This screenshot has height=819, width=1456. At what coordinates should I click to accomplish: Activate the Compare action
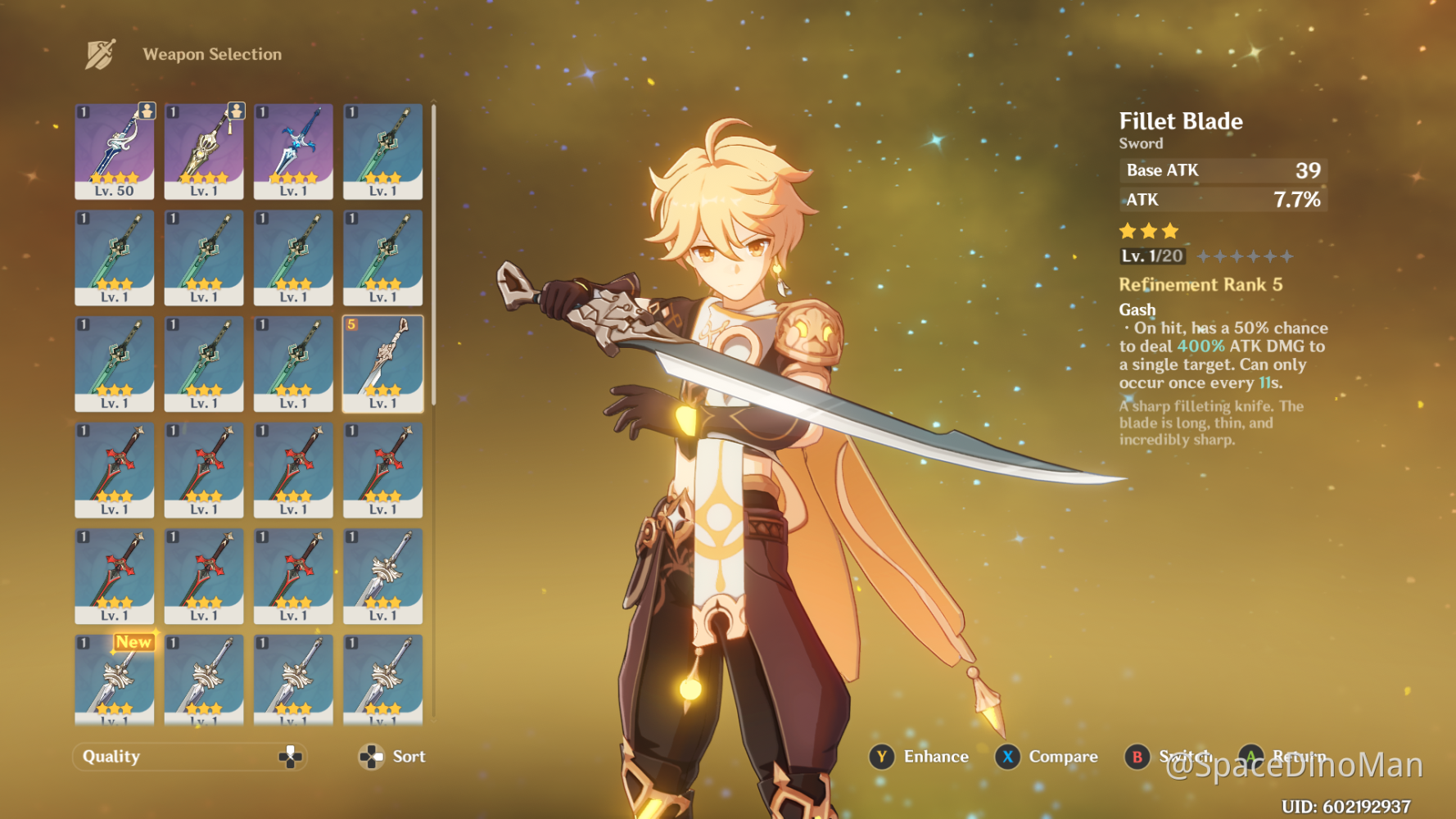1063,757
